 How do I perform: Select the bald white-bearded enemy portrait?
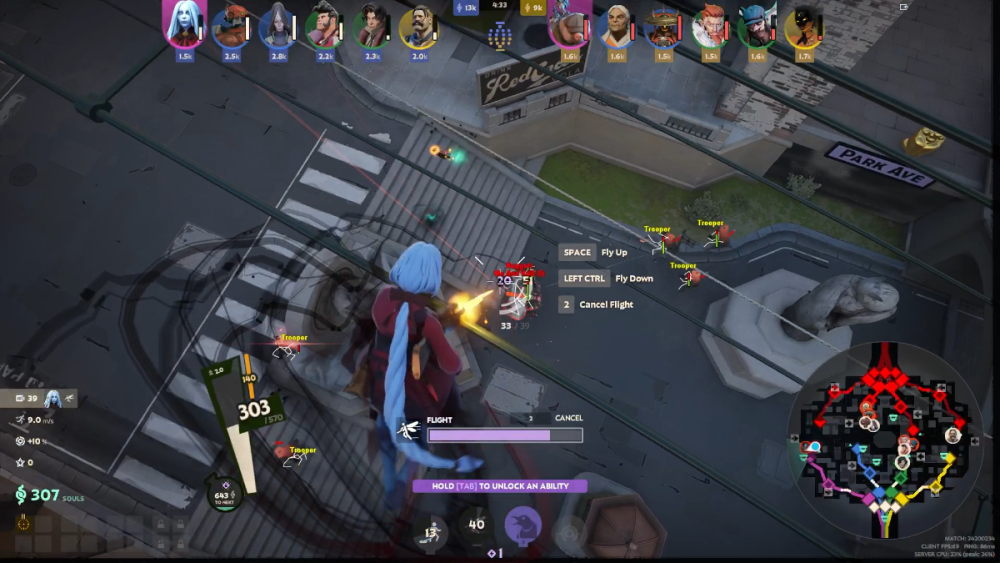616,27
